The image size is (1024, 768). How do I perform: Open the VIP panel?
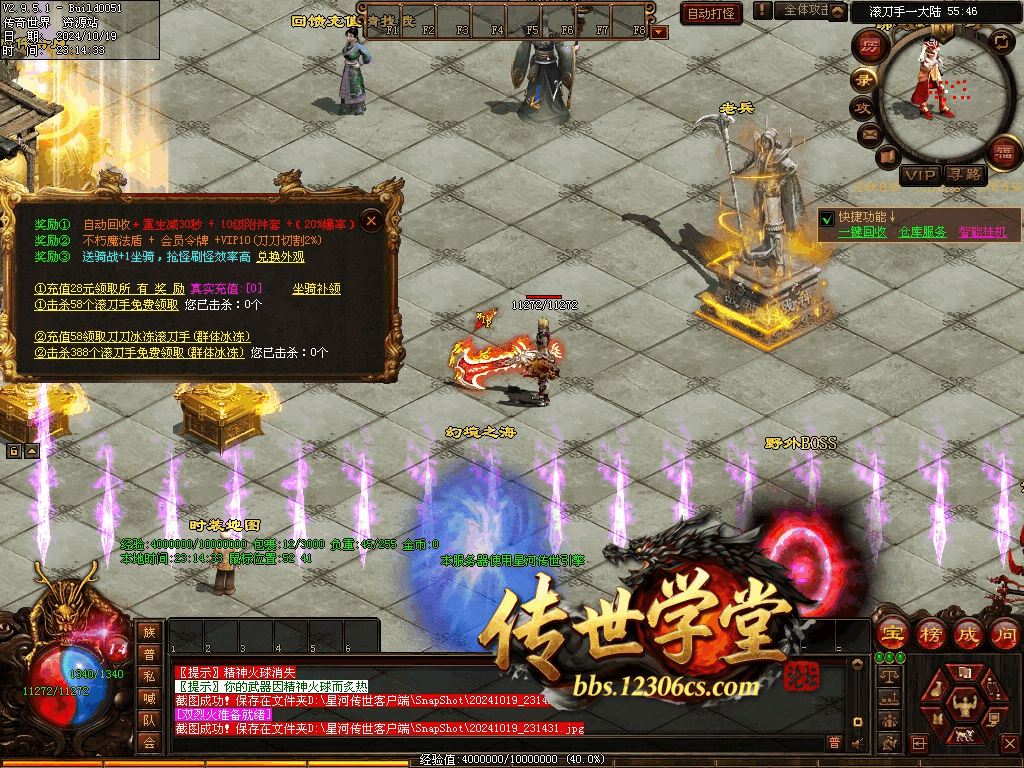(x=920, y=175)
